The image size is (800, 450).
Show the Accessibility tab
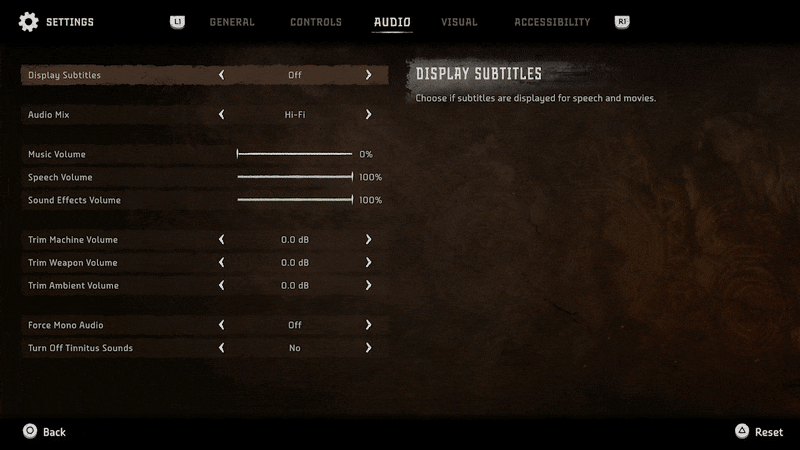point(552,22)
